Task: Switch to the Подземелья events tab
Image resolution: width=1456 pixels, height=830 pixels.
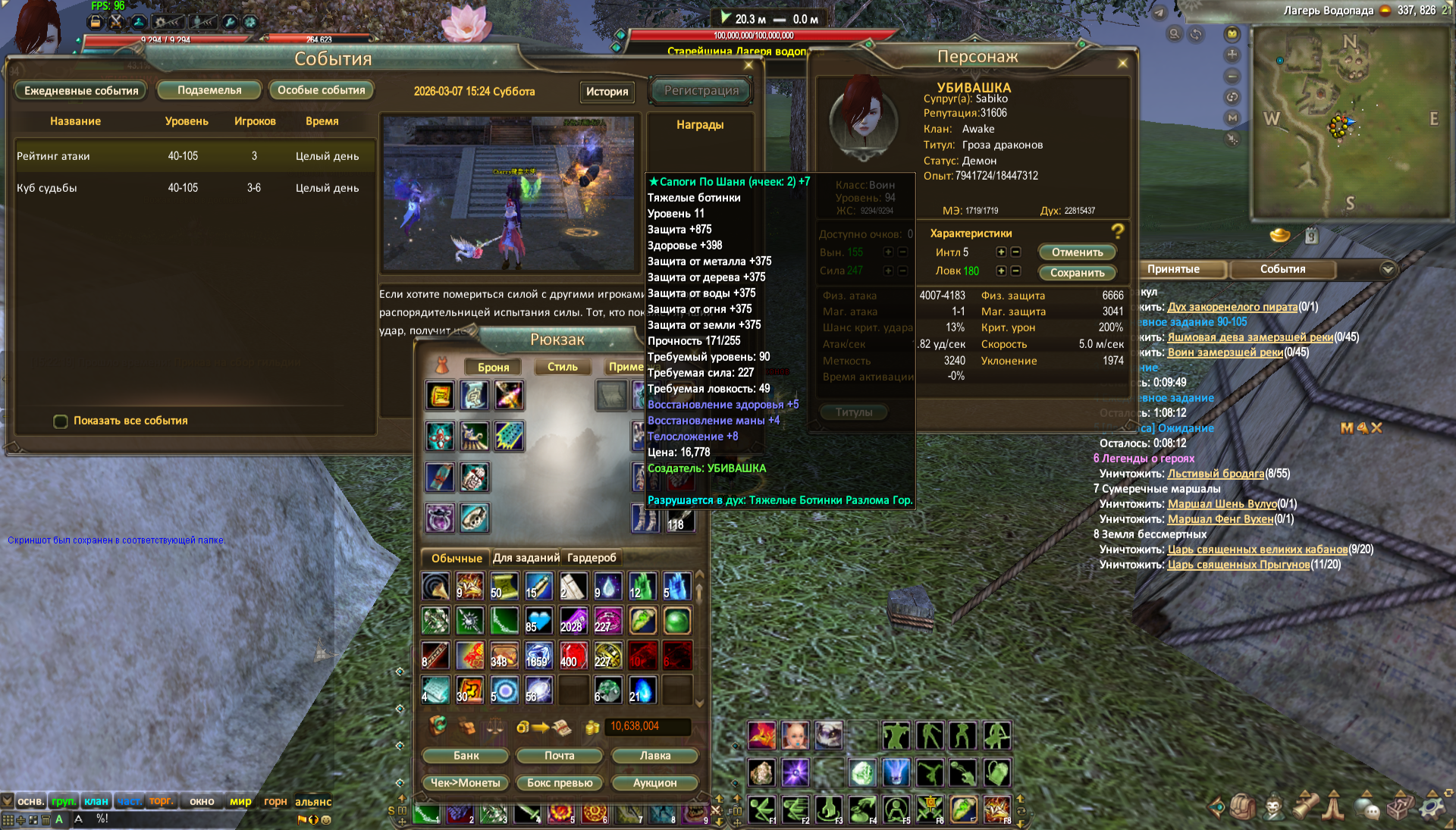Action: (x=209, y=90)
